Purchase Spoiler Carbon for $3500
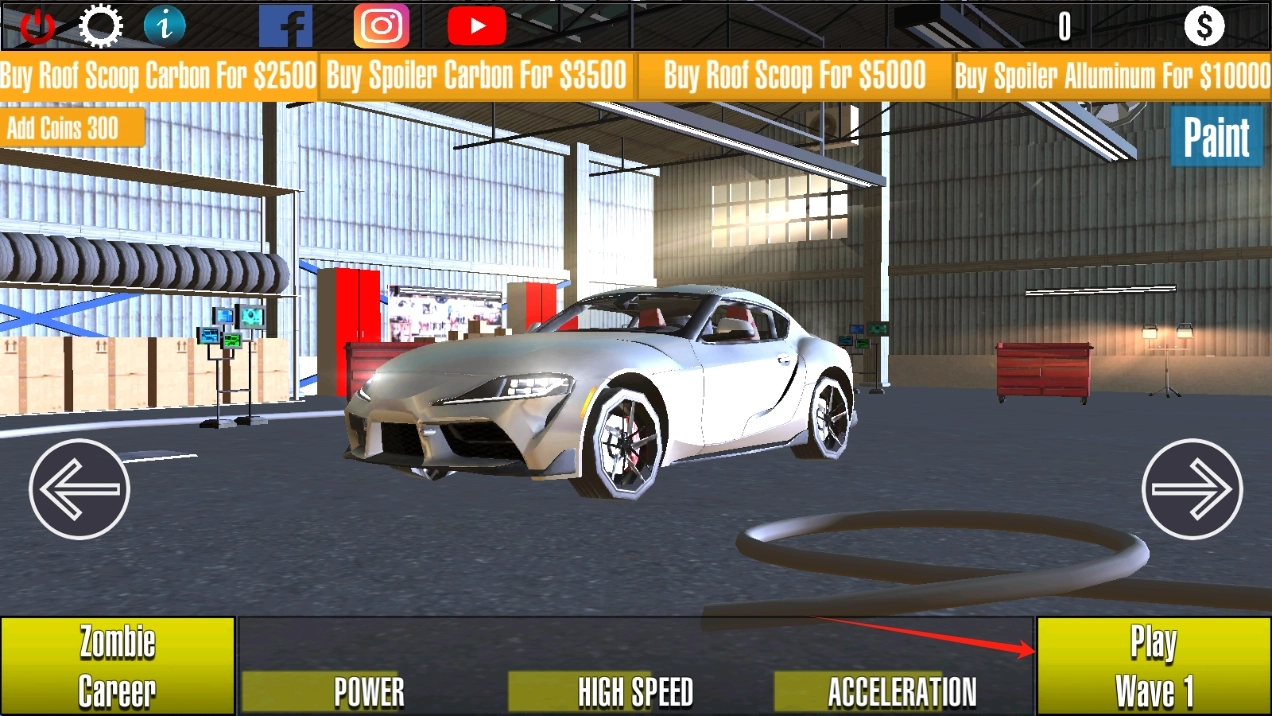This screenshot has width=1272, height=716. (477, 76)
